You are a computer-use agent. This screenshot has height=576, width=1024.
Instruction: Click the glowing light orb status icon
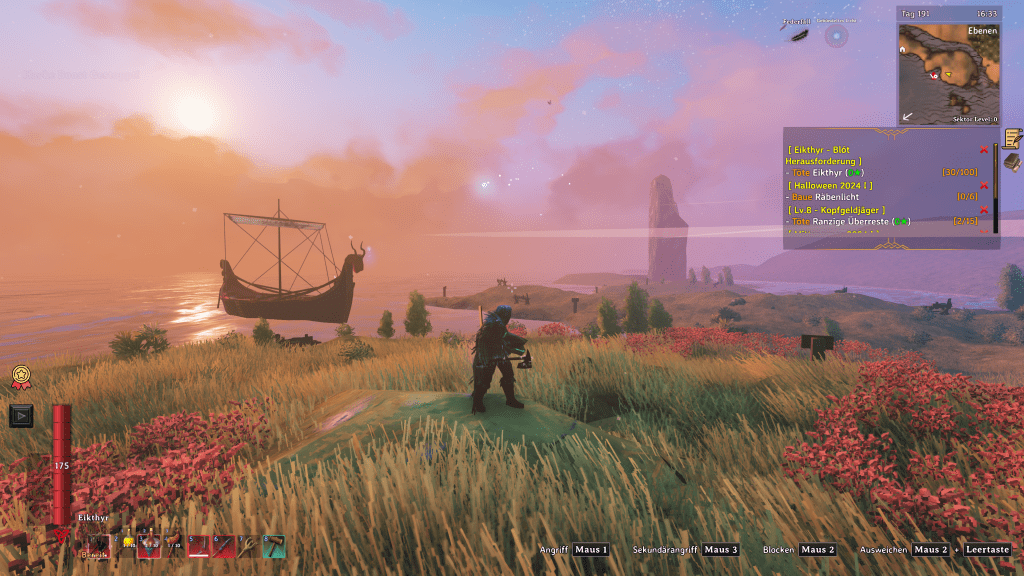tap(836, 36)
